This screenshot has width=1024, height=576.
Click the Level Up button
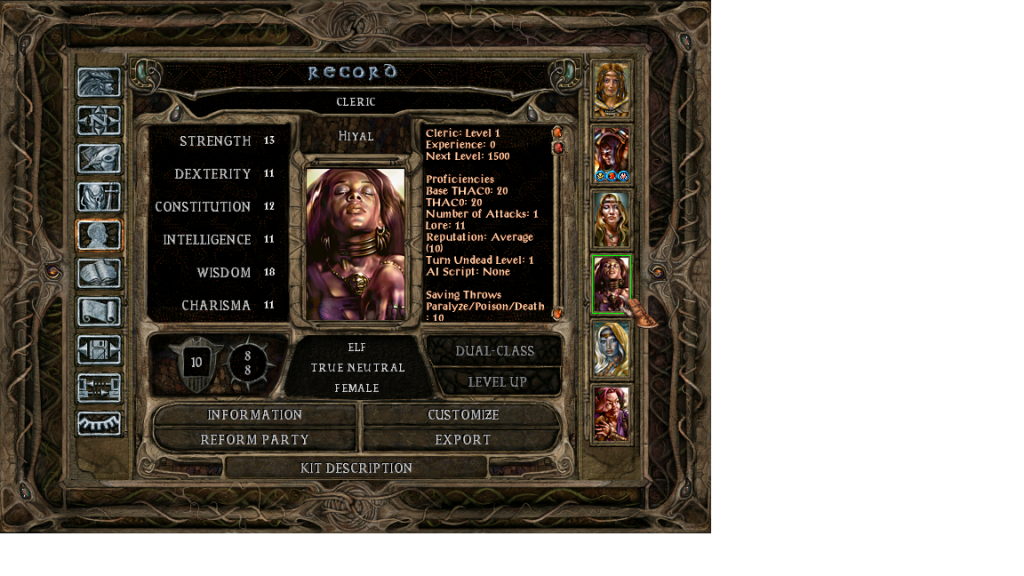[497, 382]
